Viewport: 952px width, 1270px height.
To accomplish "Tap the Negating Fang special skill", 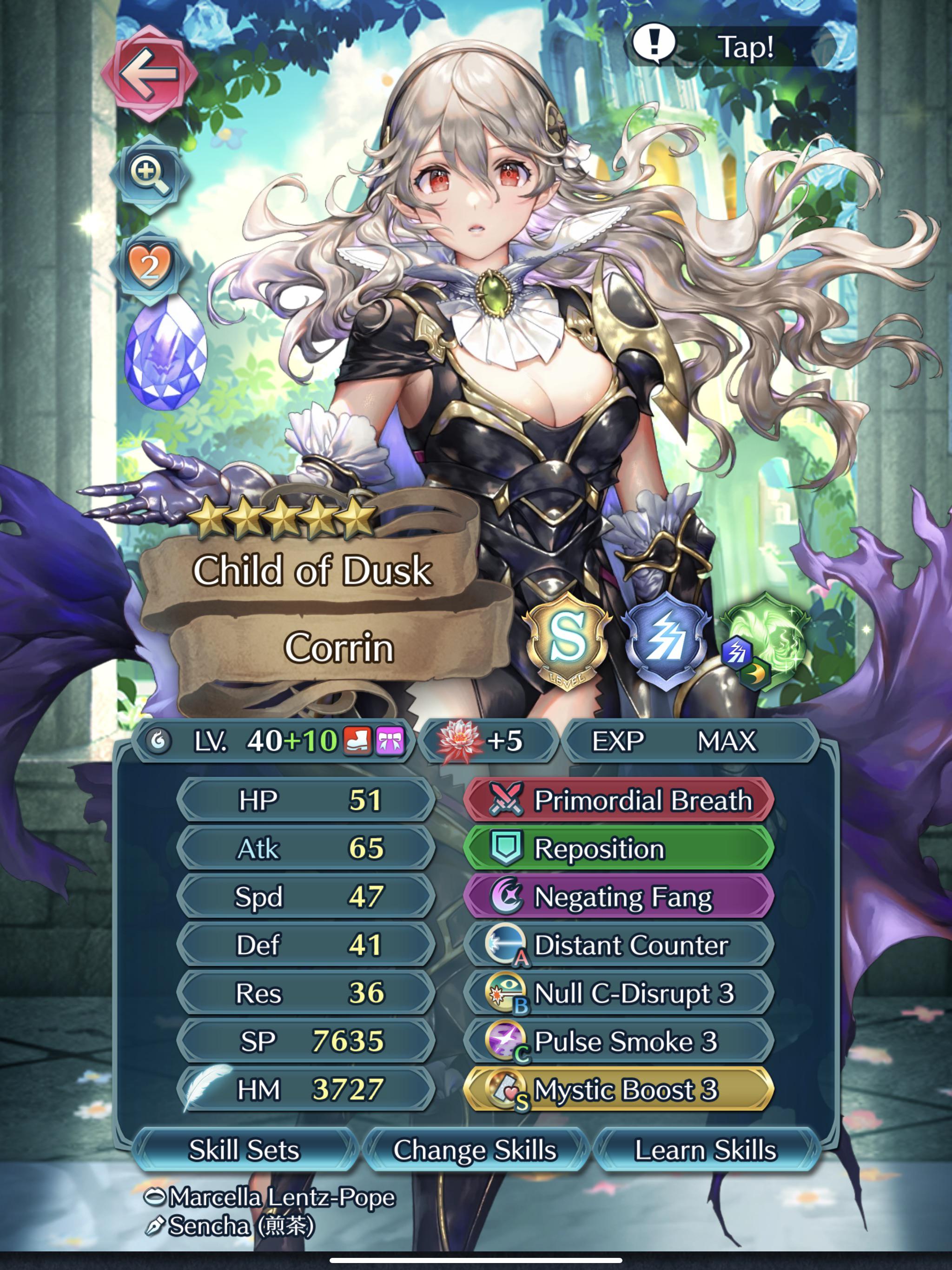I will pyautogui.click(x=620, y=897).
